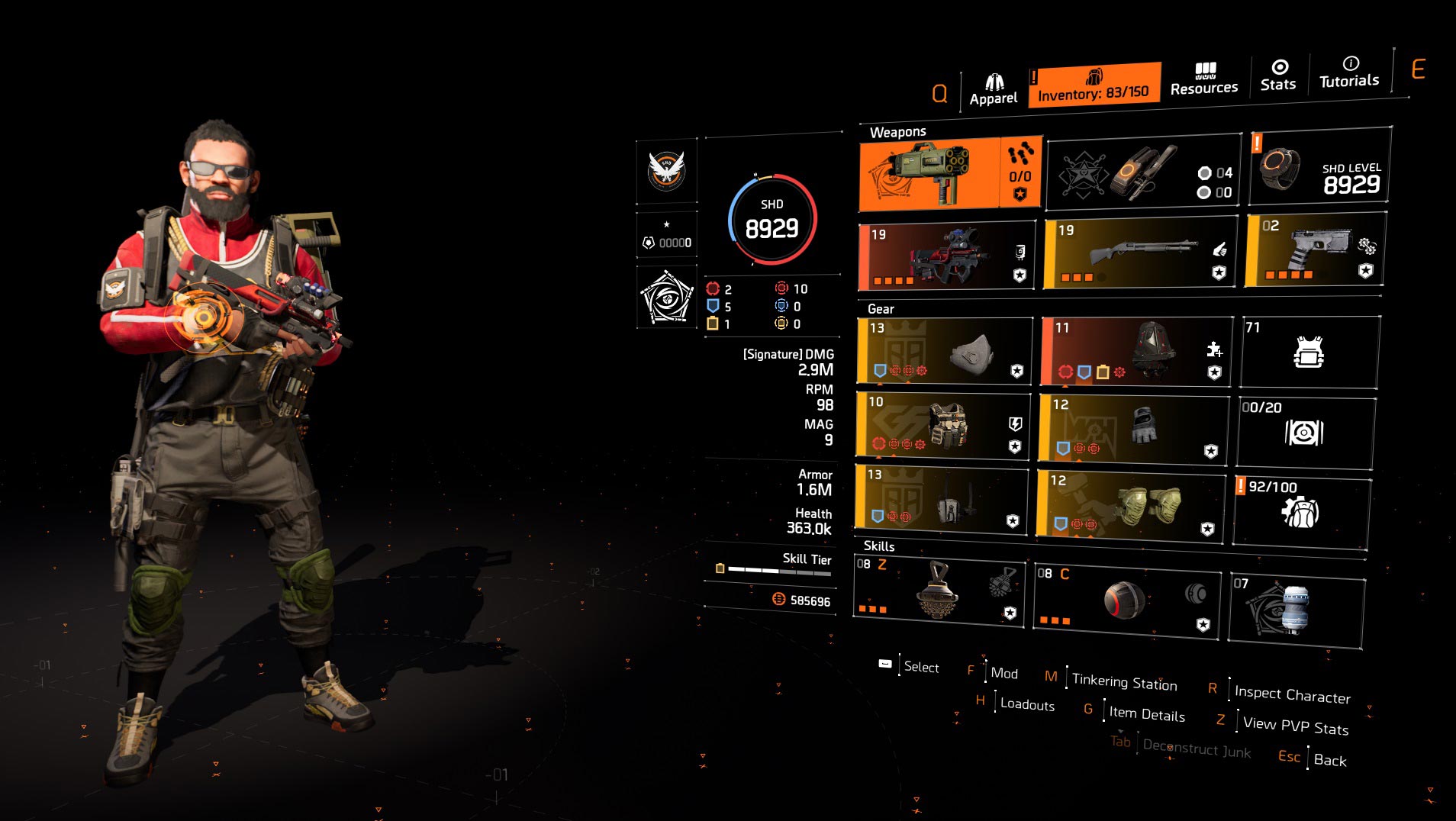The image size is (1456, 821).
Task: Select the pistol sidearm slot
Action: [x=1314, y=250]
